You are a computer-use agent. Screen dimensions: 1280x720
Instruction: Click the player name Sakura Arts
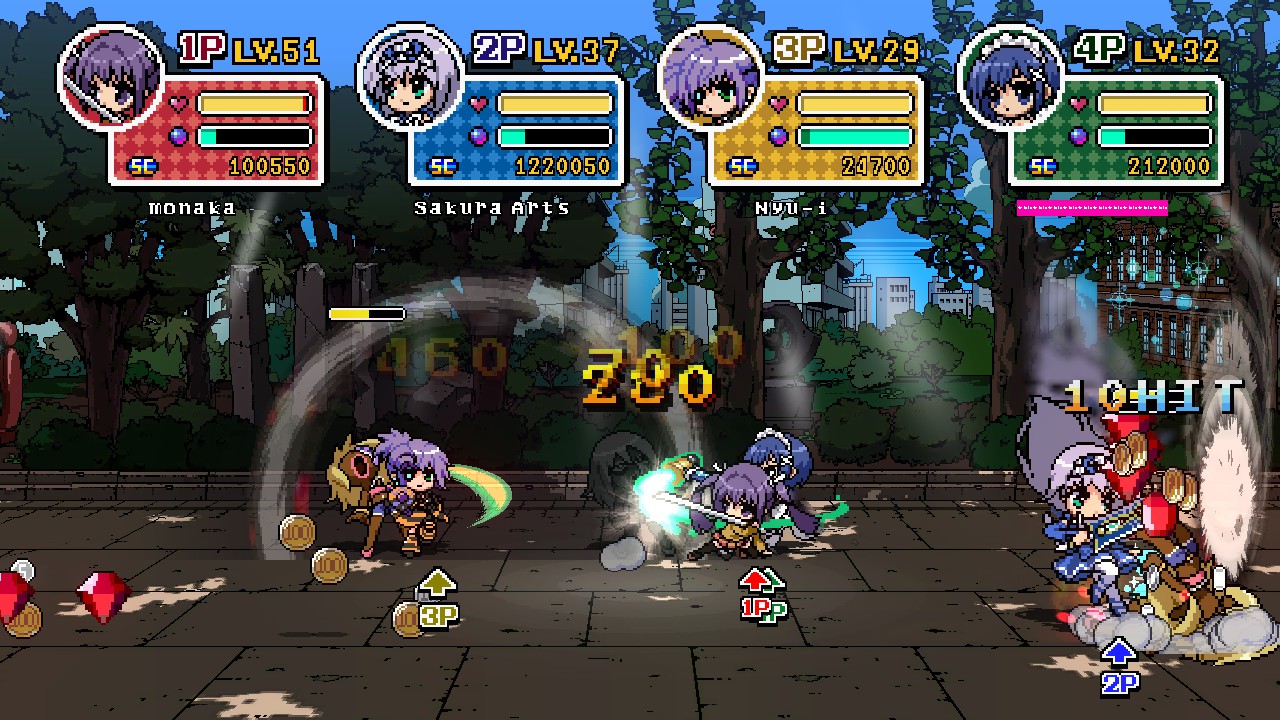tap(492, 207)
